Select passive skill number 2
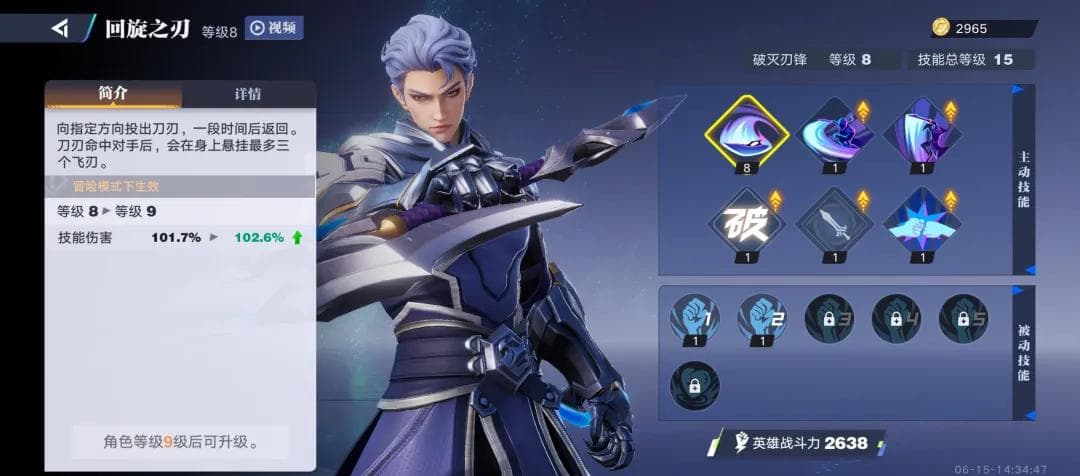This screenshot has height=476, width=1080. tap(762, 318)
